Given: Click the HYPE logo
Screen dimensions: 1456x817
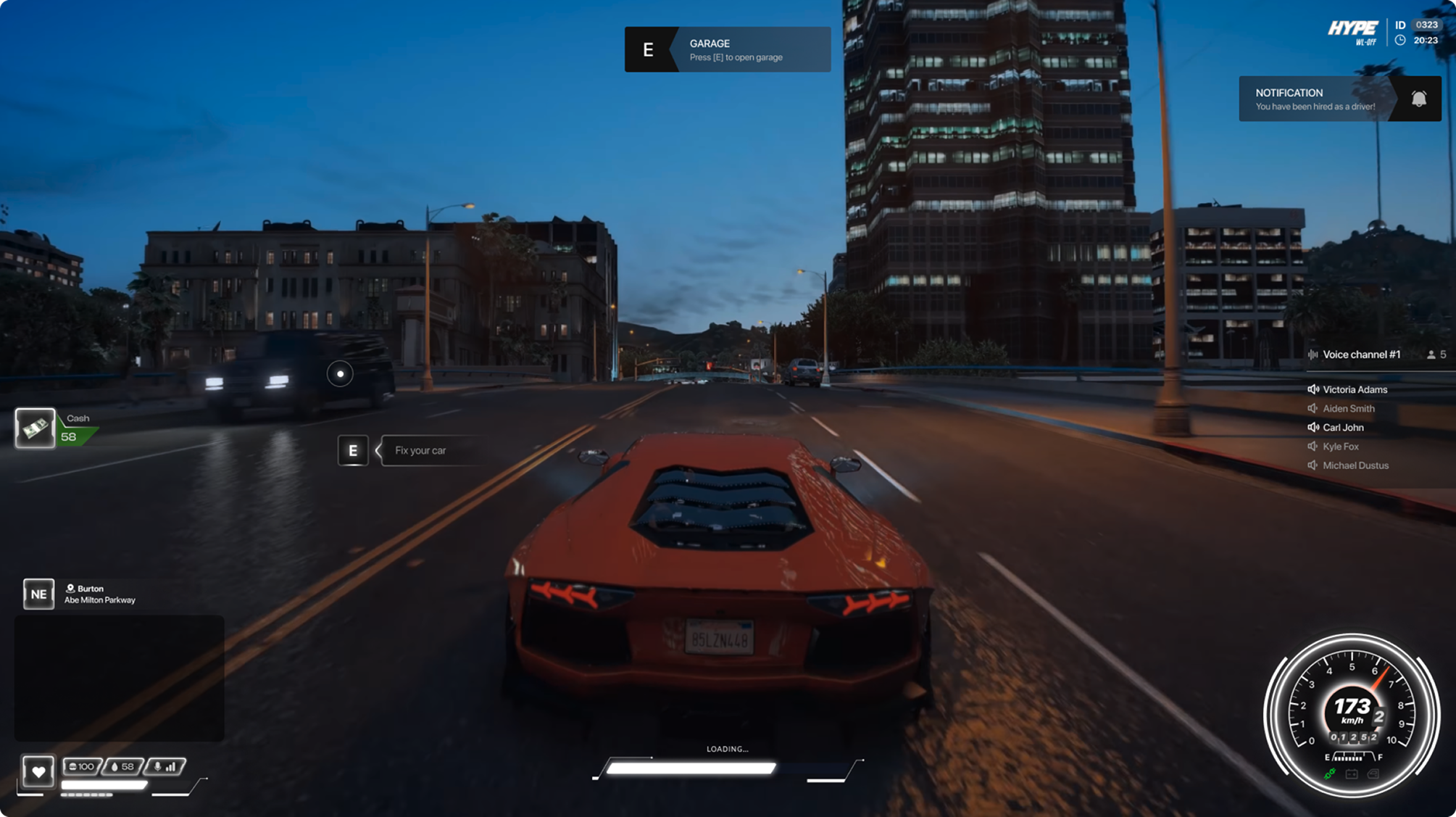Looking at the screenshot, I should point(1352,29).
